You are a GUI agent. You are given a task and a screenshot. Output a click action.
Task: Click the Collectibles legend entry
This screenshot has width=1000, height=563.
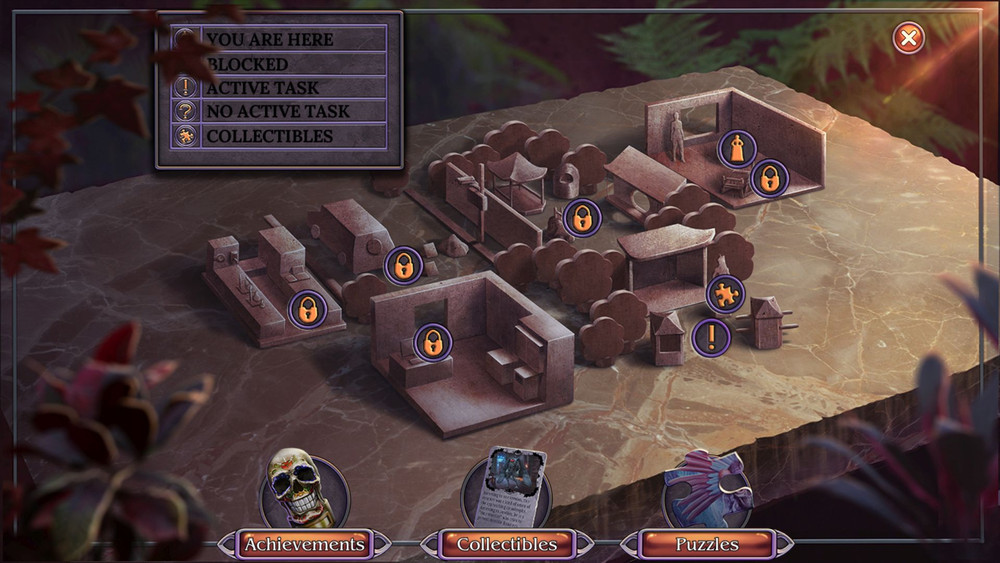pyautogui.click(x=270, y=136)
